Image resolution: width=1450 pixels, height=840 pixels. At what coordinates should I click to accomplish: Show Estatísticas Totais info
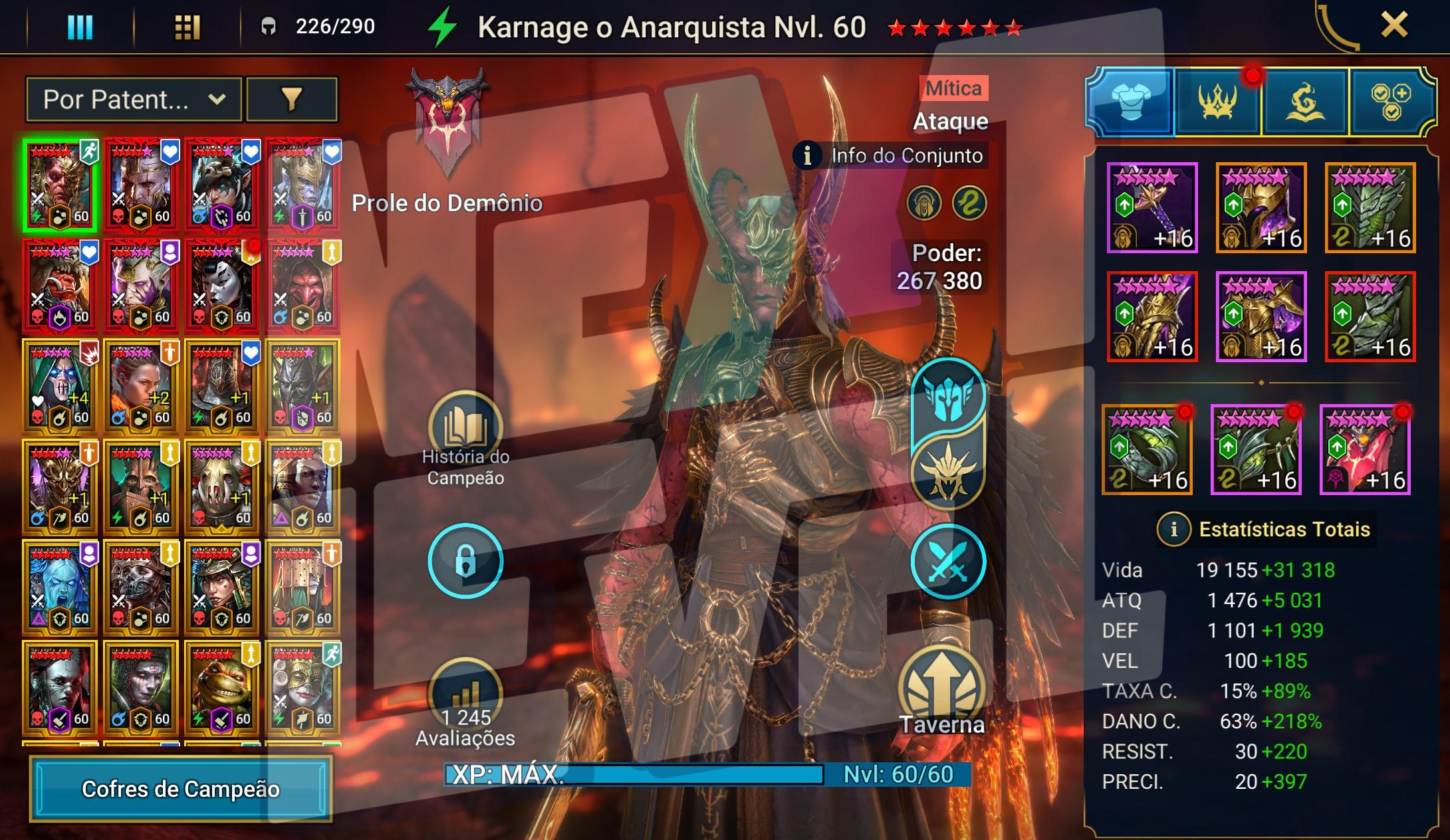[x=1173, y=530]
